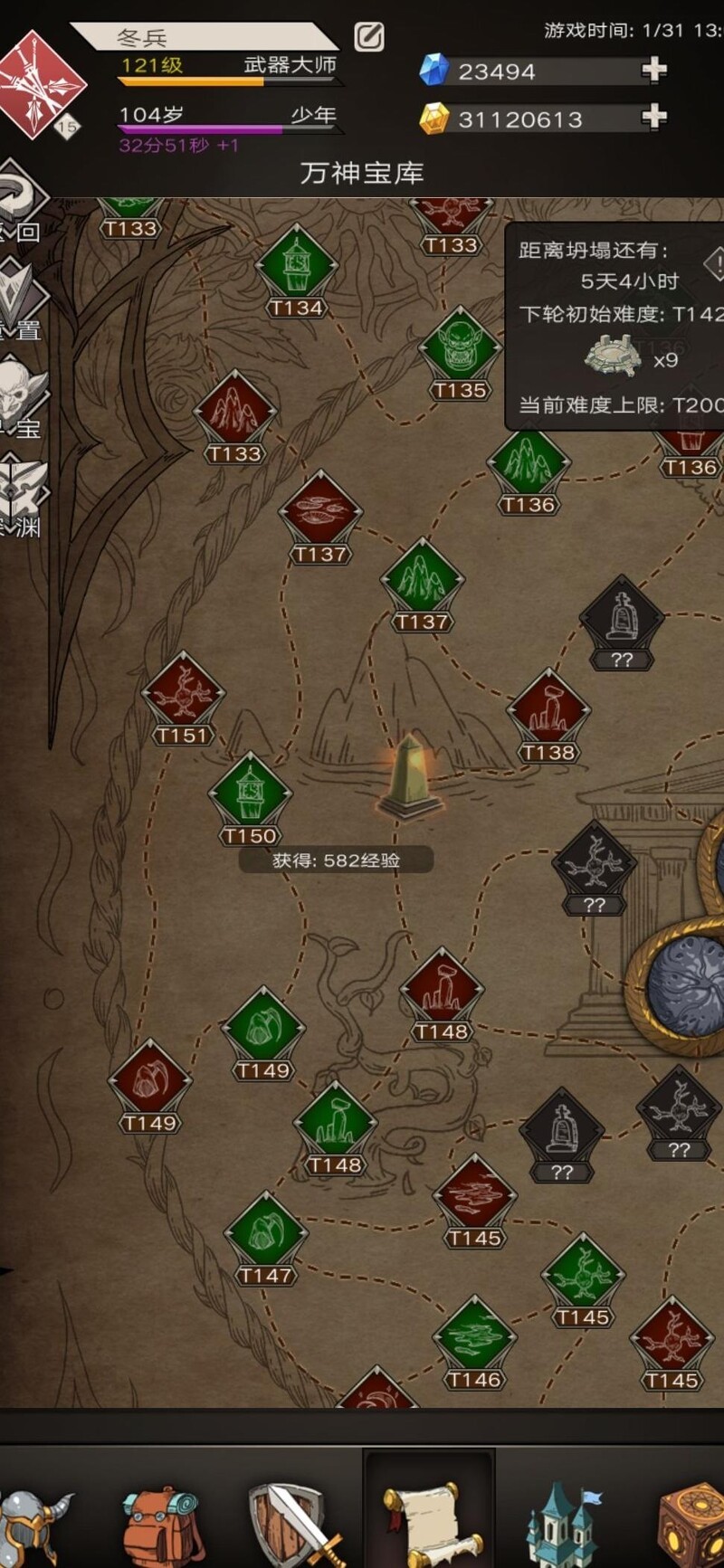Open the backpack inventory tab
The height and width of the screenshot is (1568, 724).
point(163,1520)
